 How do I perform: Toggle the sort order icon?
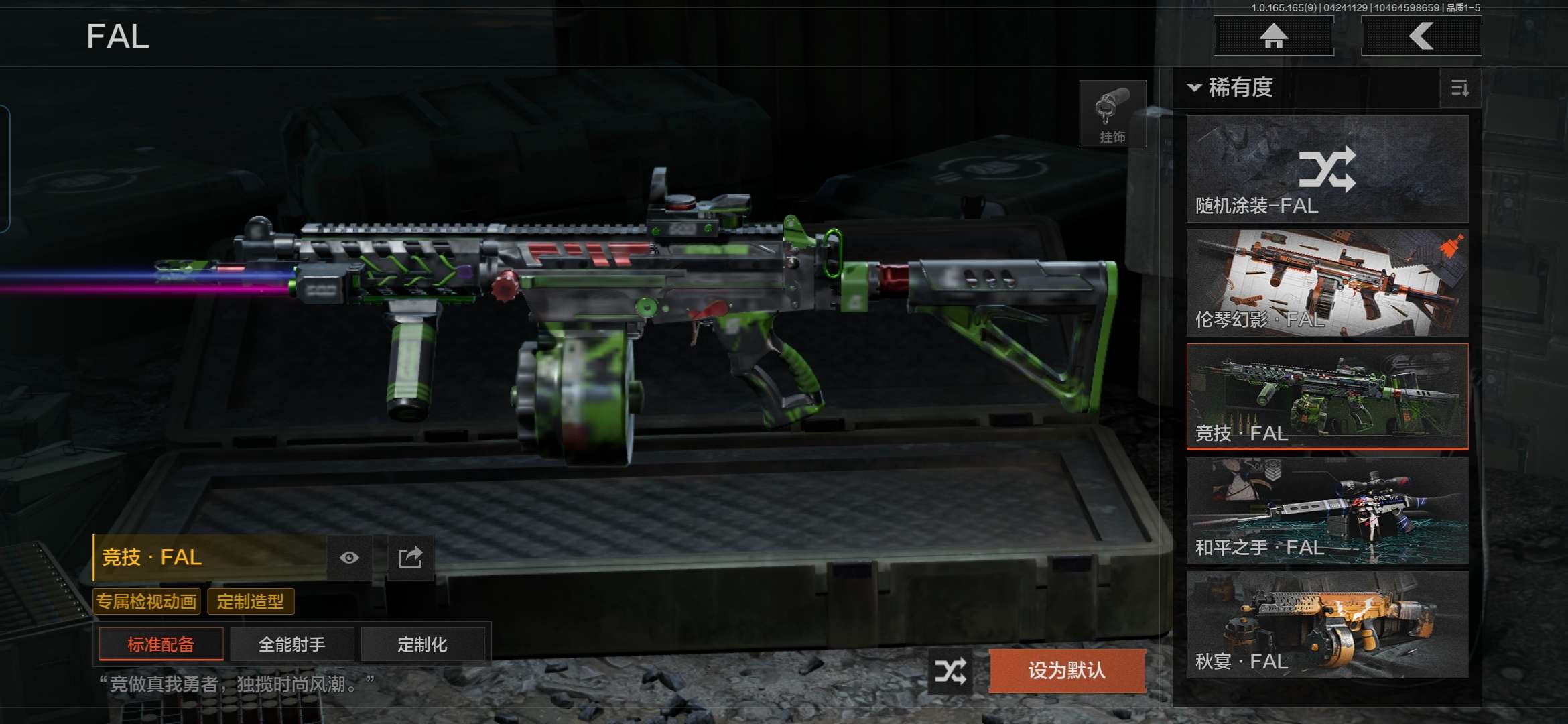pos(1459,88)
